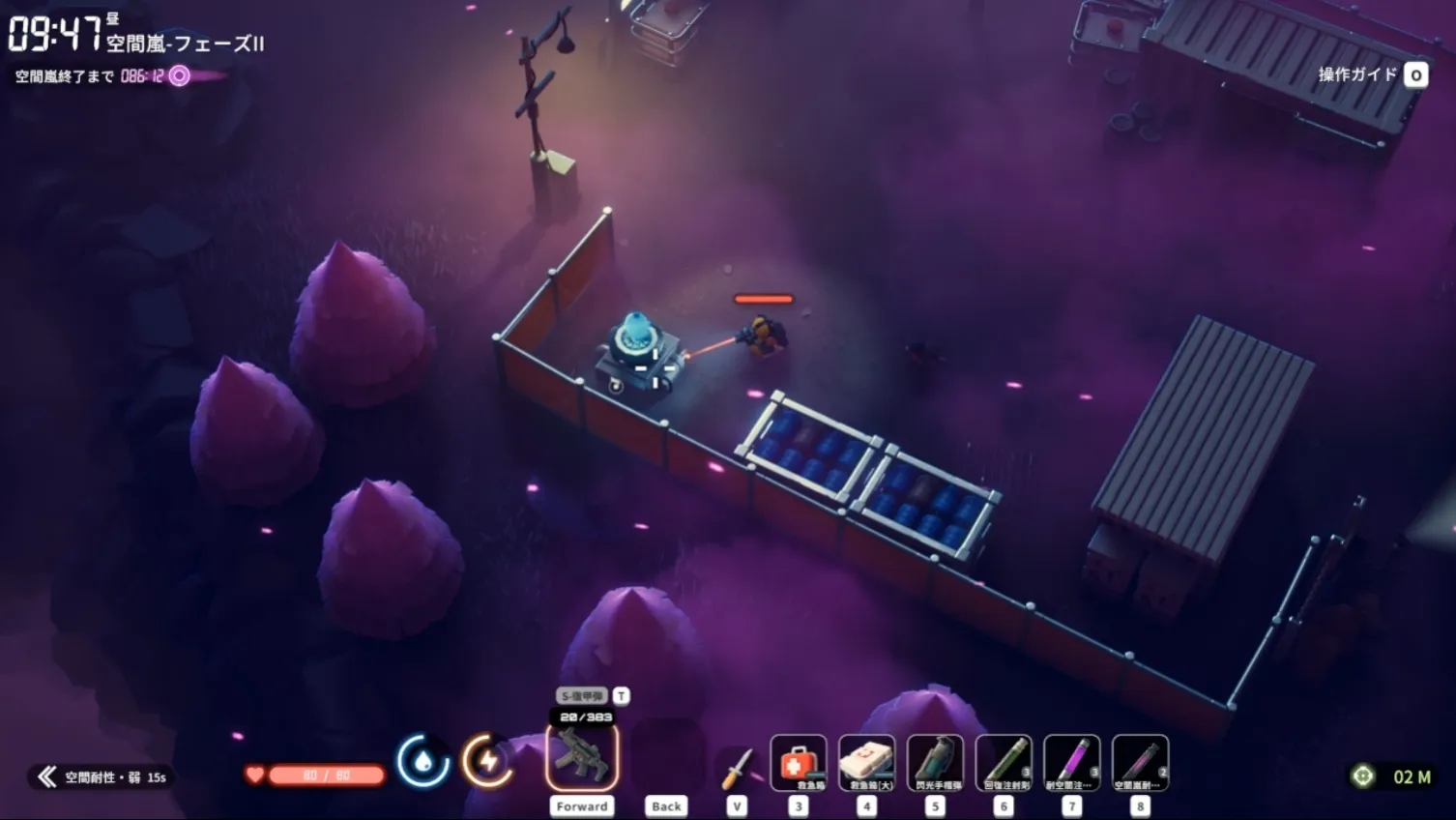Image resolution: width=1456 pixels, height=820 pixels.
Task: Use the green recovery injector
Action: (1004, 763)
